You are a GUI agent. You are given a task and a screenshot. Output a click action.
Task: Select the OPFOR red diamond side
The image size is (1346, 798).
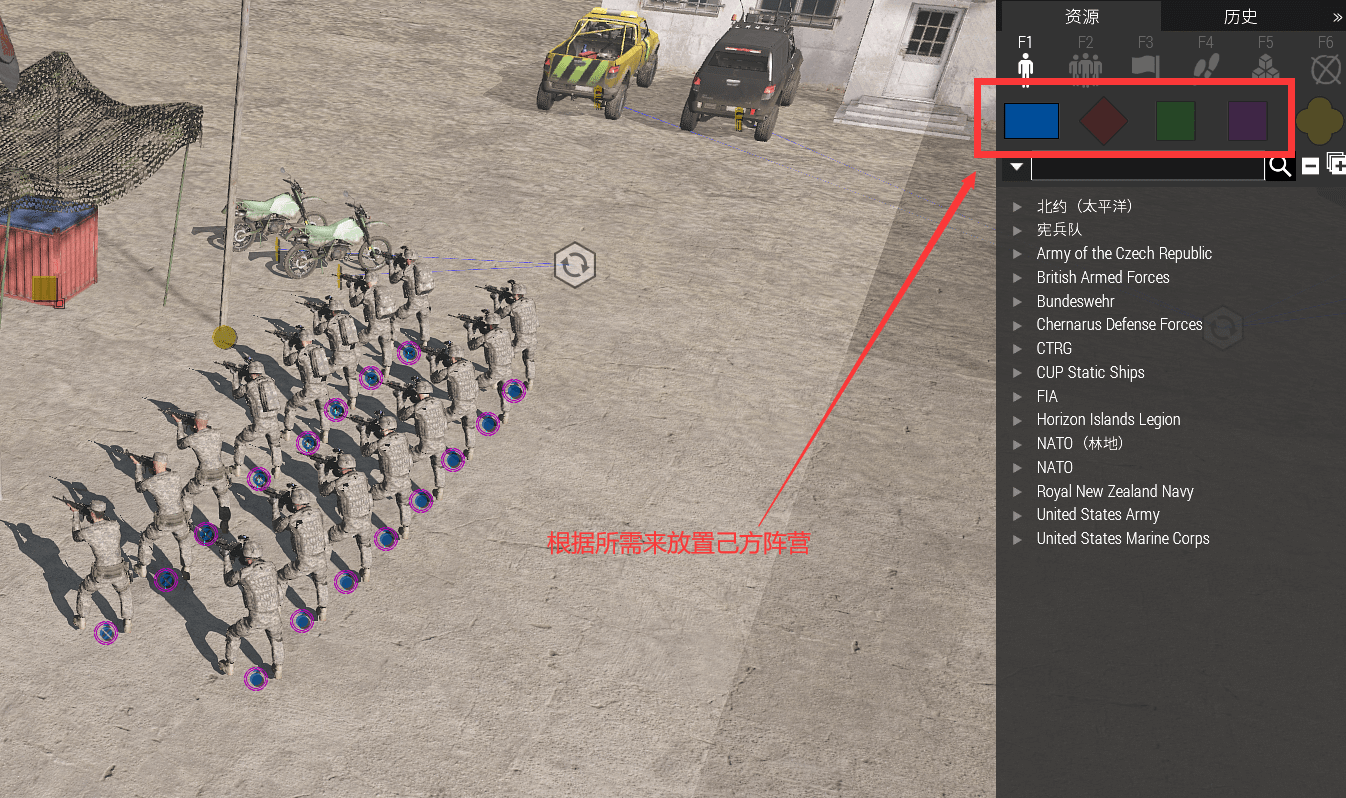pos(1103,120)
